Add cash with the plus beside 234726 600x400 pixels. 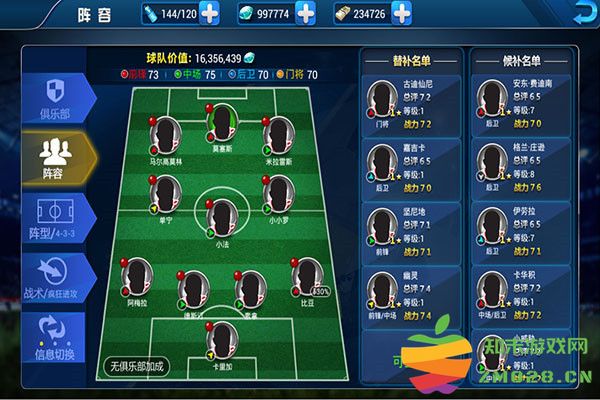[400, 14]
